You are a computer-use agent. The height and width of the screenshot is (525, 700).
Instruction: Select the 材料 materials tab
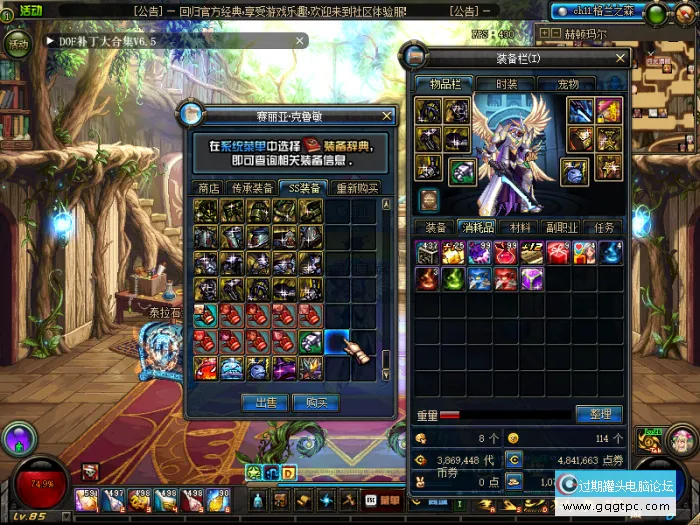tap(520, 227)
